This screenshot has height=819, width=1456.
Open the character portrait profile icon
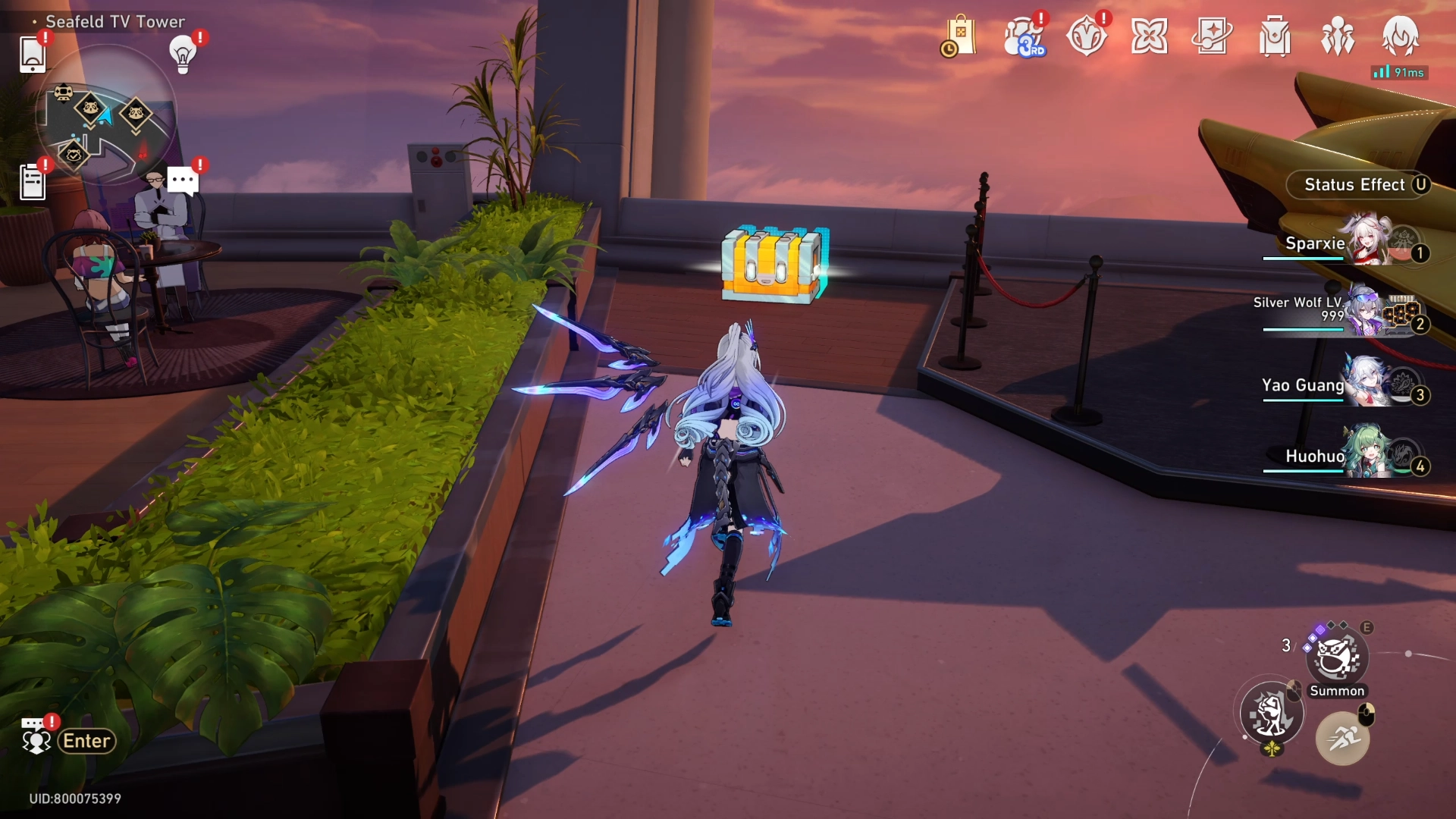pyautogui.click(x=1400, y=36)
